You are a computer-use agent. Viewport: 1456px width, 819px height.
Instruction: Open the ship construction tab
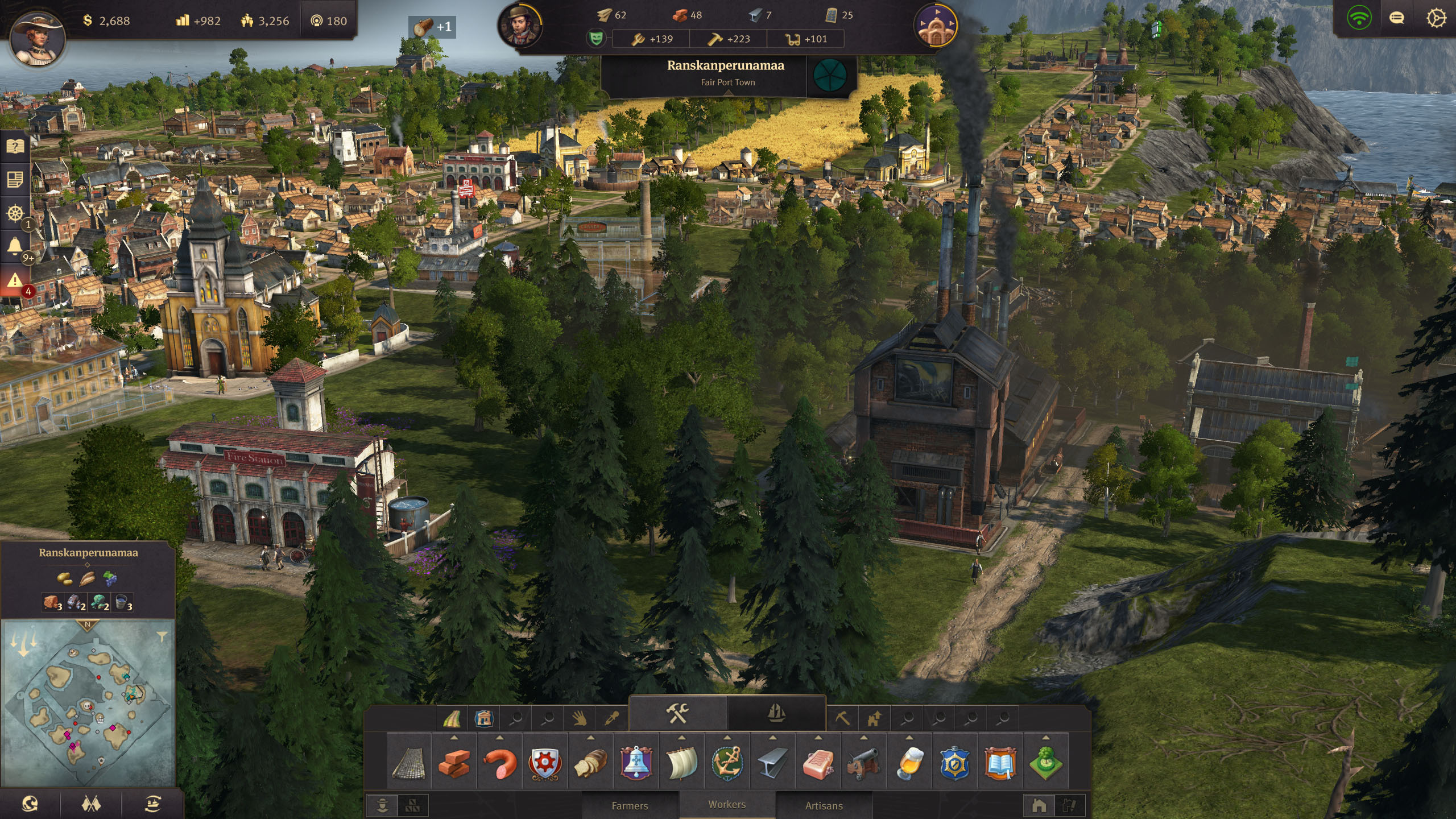776,713
